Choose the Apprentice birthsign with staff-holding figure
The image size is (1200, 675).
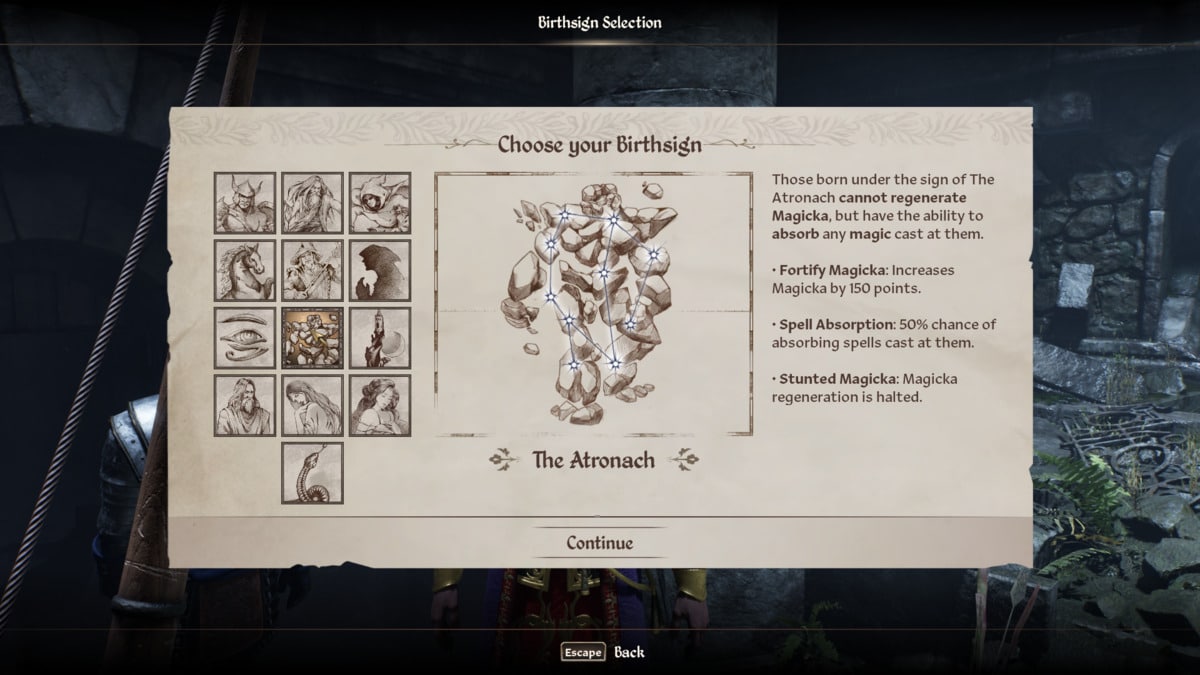pyautogui.click(x=312, y=270)
